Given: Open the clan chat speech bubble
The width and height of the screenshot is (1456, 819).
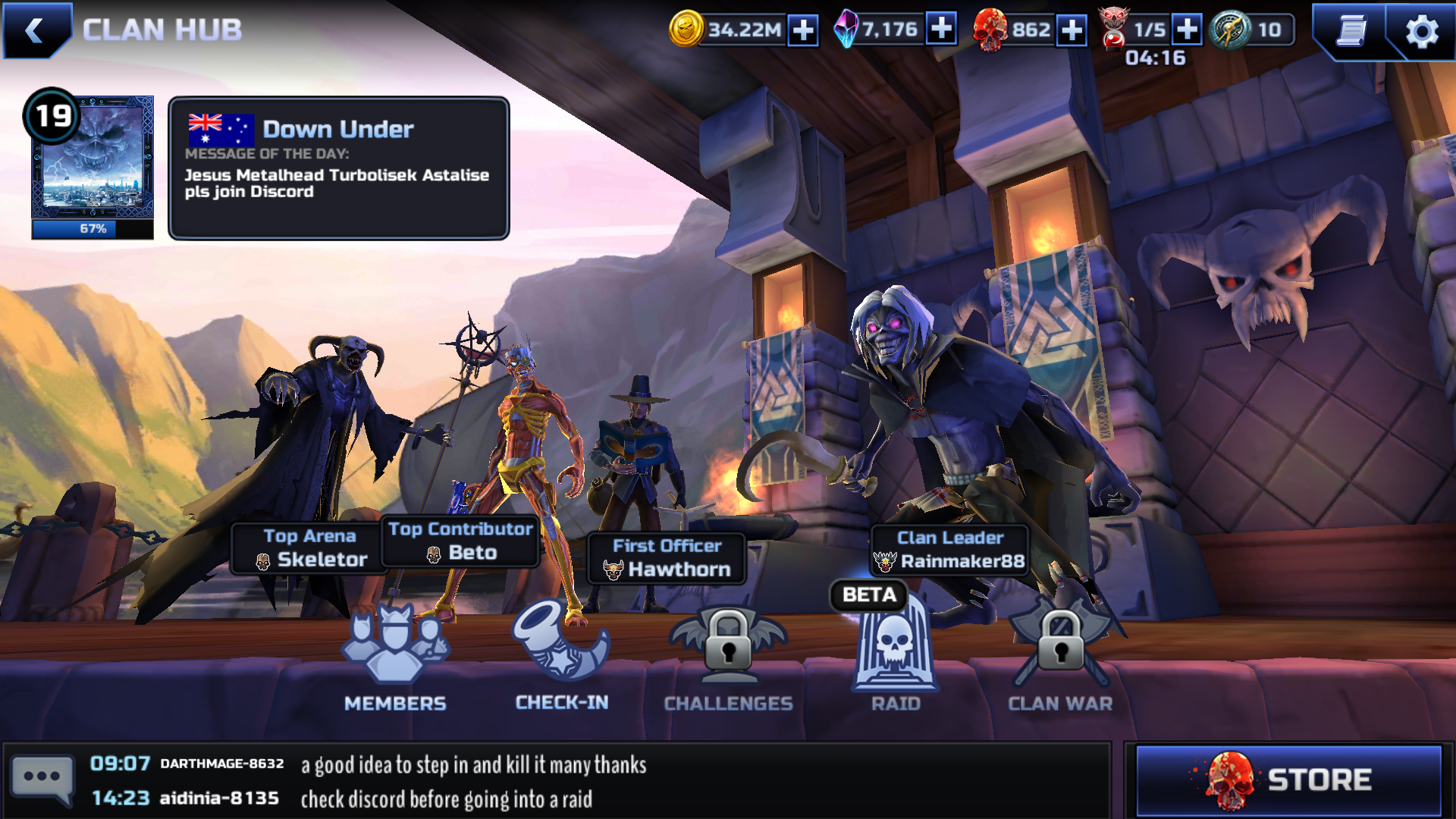Looking at the screenshot, I should coord(42,779).
